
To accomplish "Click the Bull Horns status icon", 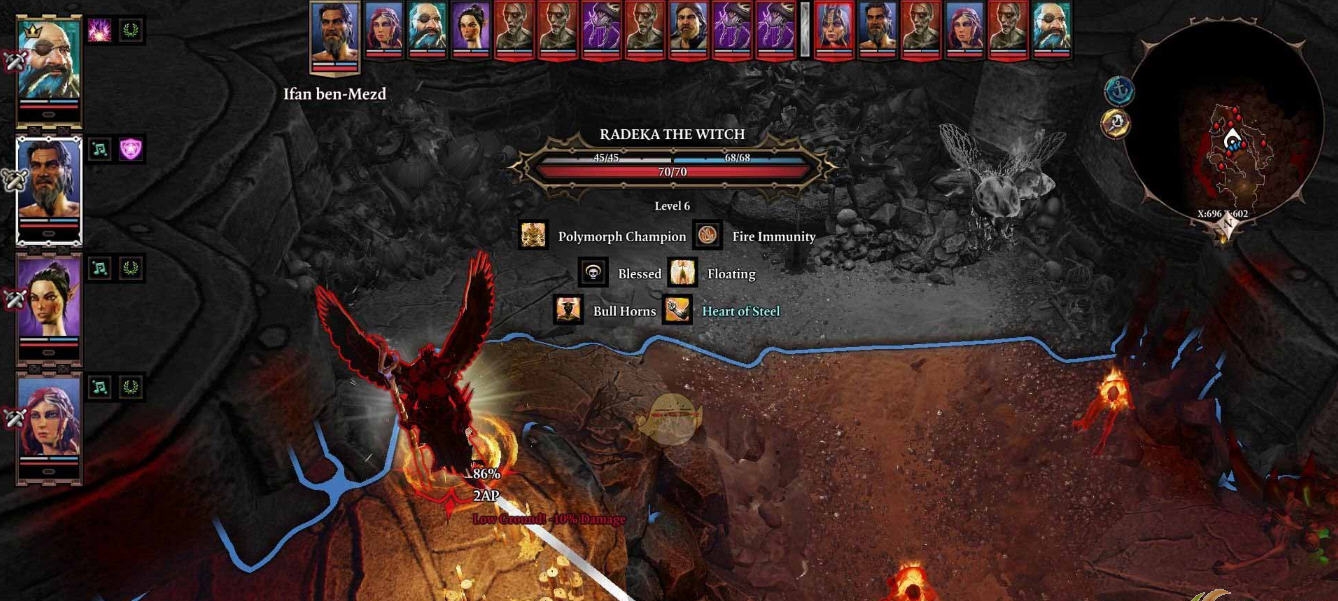I will (569, 311).
